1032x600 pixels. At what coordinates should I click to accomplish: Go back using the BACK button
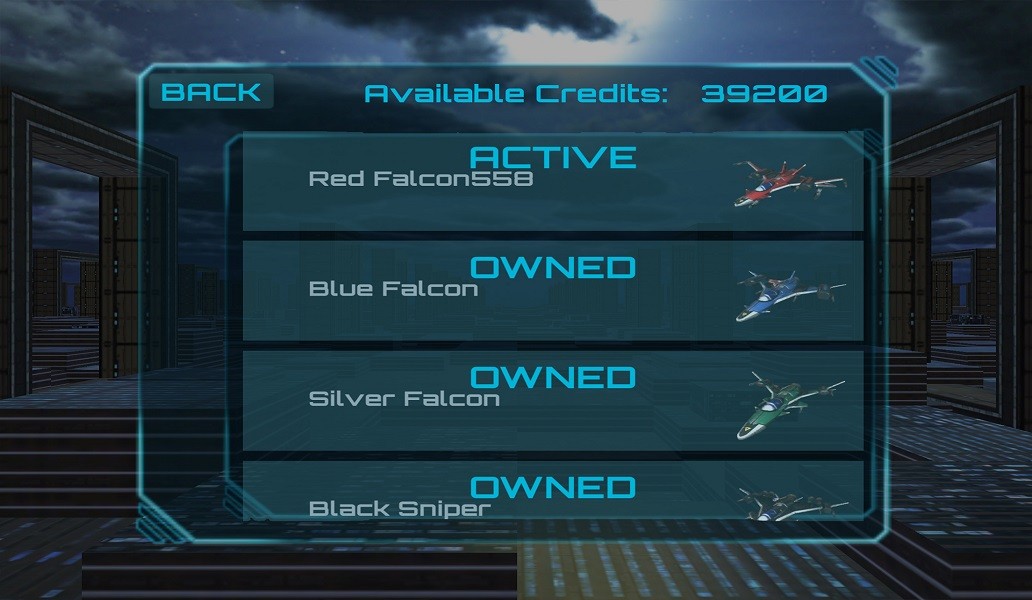click(x=211, y=93)
